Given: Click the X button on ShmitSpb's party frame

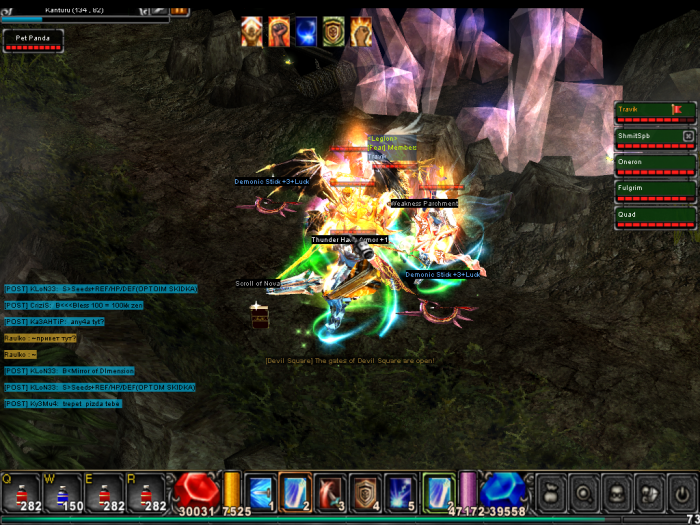Looking at the screenshot, I should coord(688,135).
